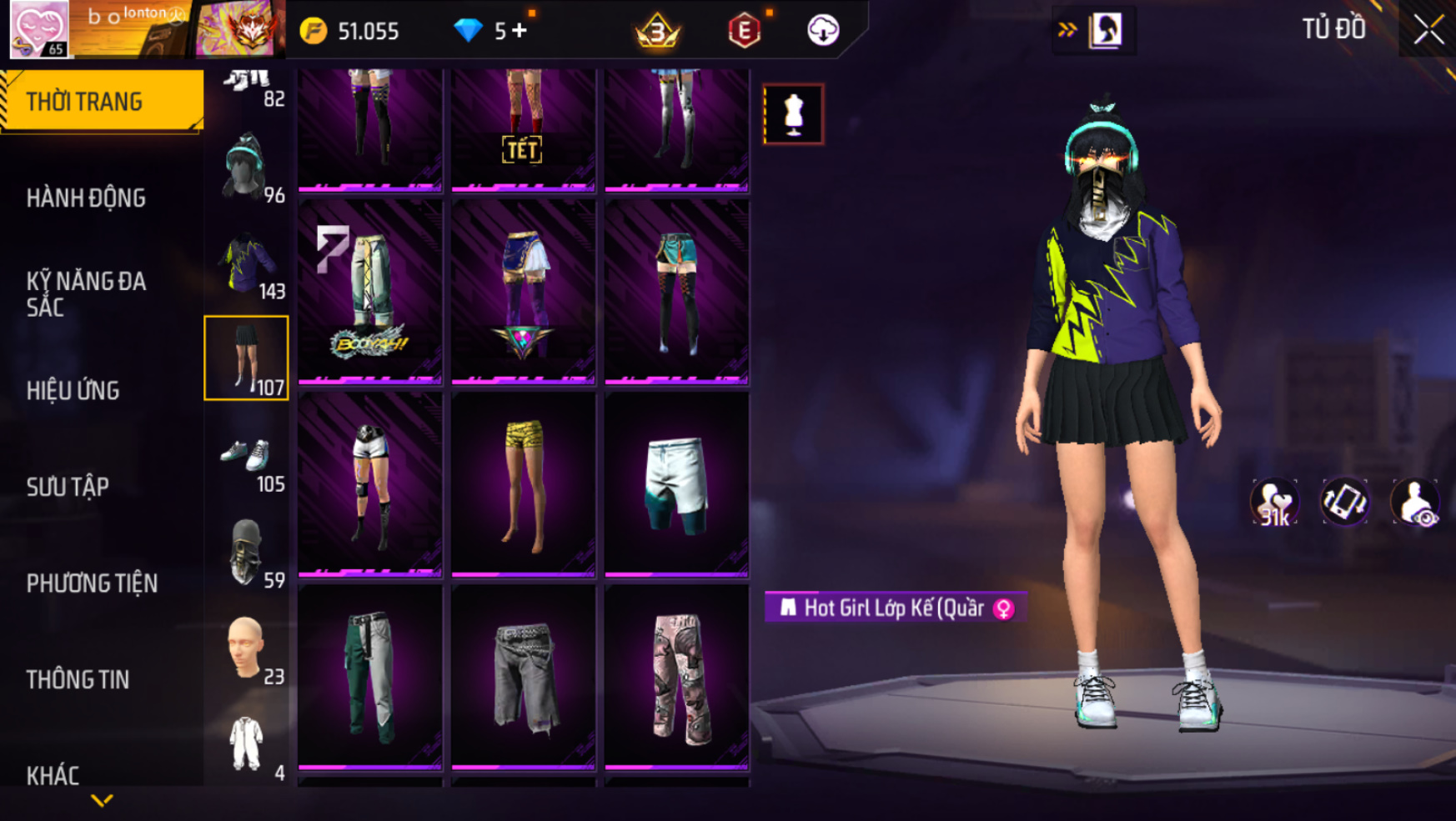Pick the yellow leopard-print shorts
1456x821 pixels.
(x=523, y=485)
